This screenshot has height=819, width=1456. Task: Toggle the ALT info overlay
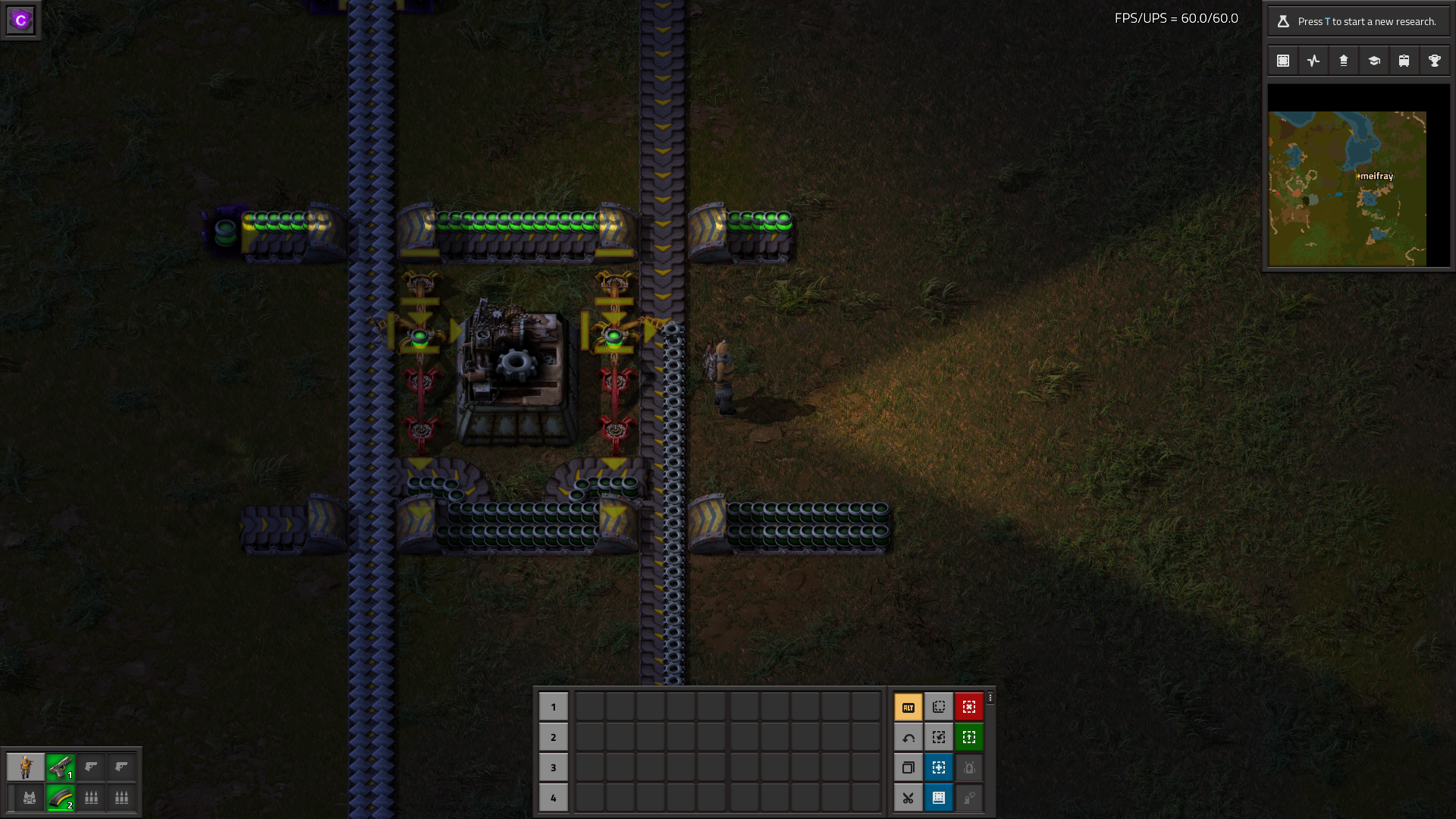pyautogui.click(x=908, y=706)
